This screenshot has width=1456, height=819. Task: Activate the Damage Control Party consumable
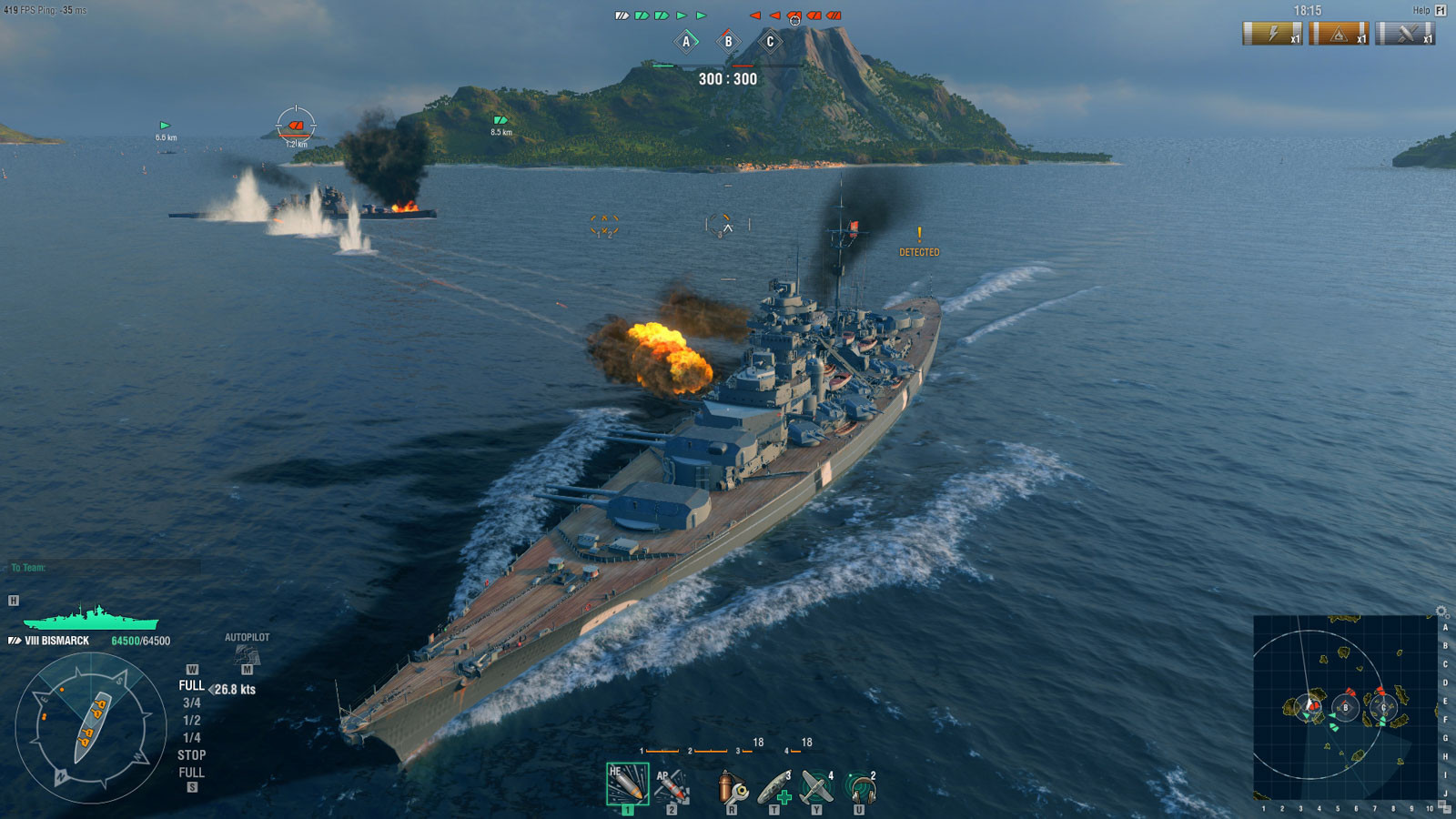[731, 788]
